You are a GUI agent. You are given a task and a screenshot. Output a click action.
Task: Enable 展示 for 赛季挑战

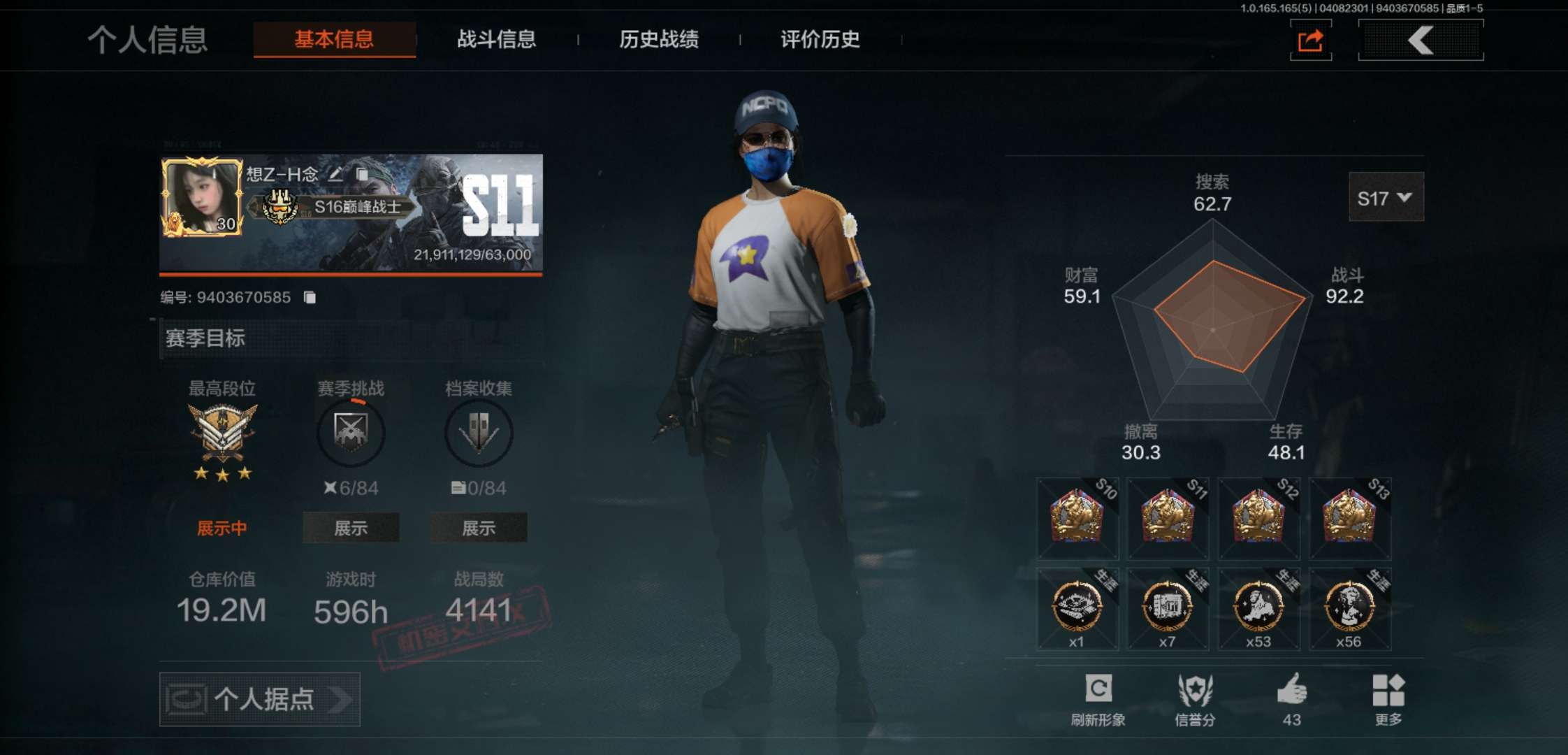(x=350, y=528)
